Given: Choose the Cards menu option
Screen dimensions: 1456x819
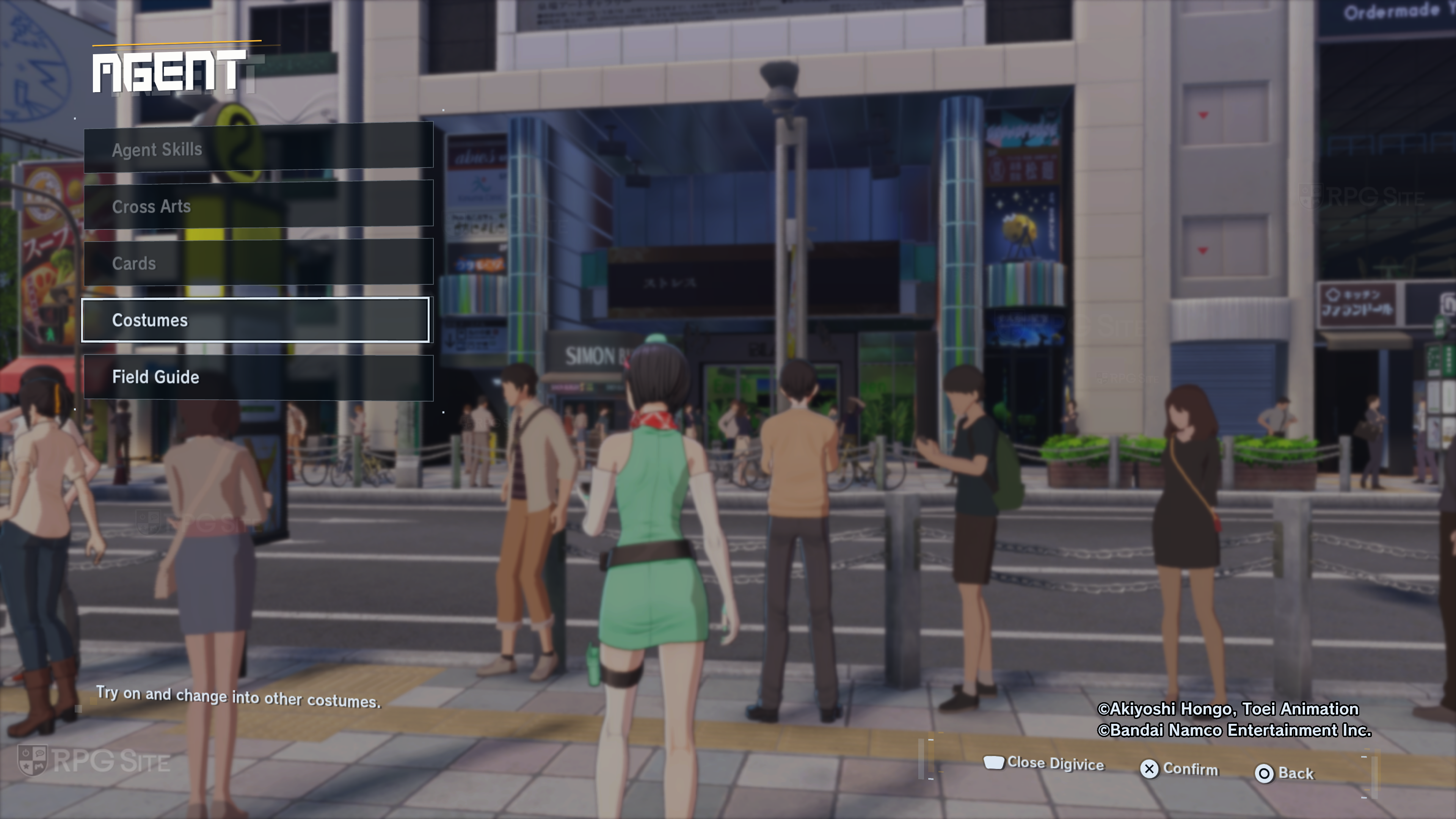Looking at the screenshot, I should [x=258, y=263].
